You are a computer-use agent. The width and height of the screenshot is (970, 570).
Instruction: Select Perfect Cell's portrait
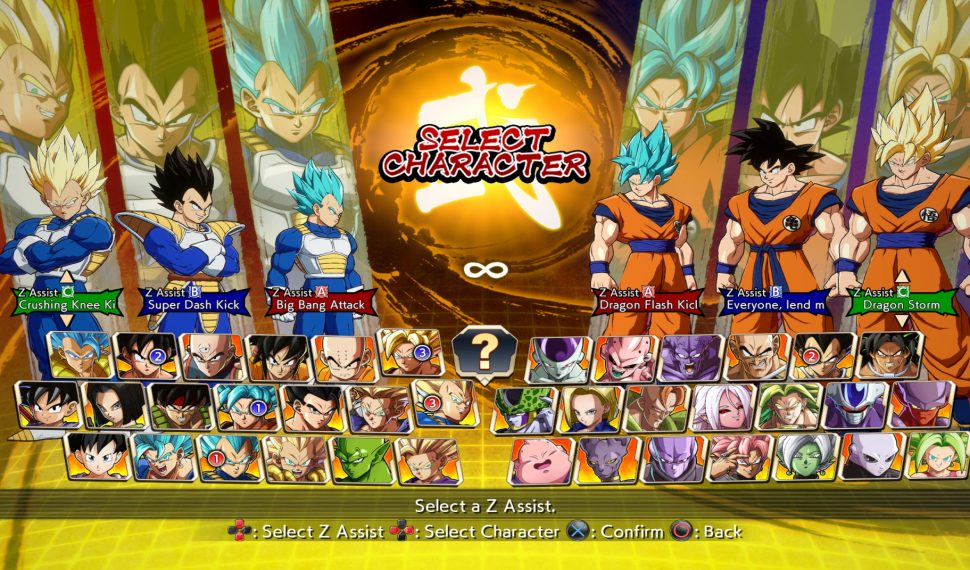coord(524,407)
